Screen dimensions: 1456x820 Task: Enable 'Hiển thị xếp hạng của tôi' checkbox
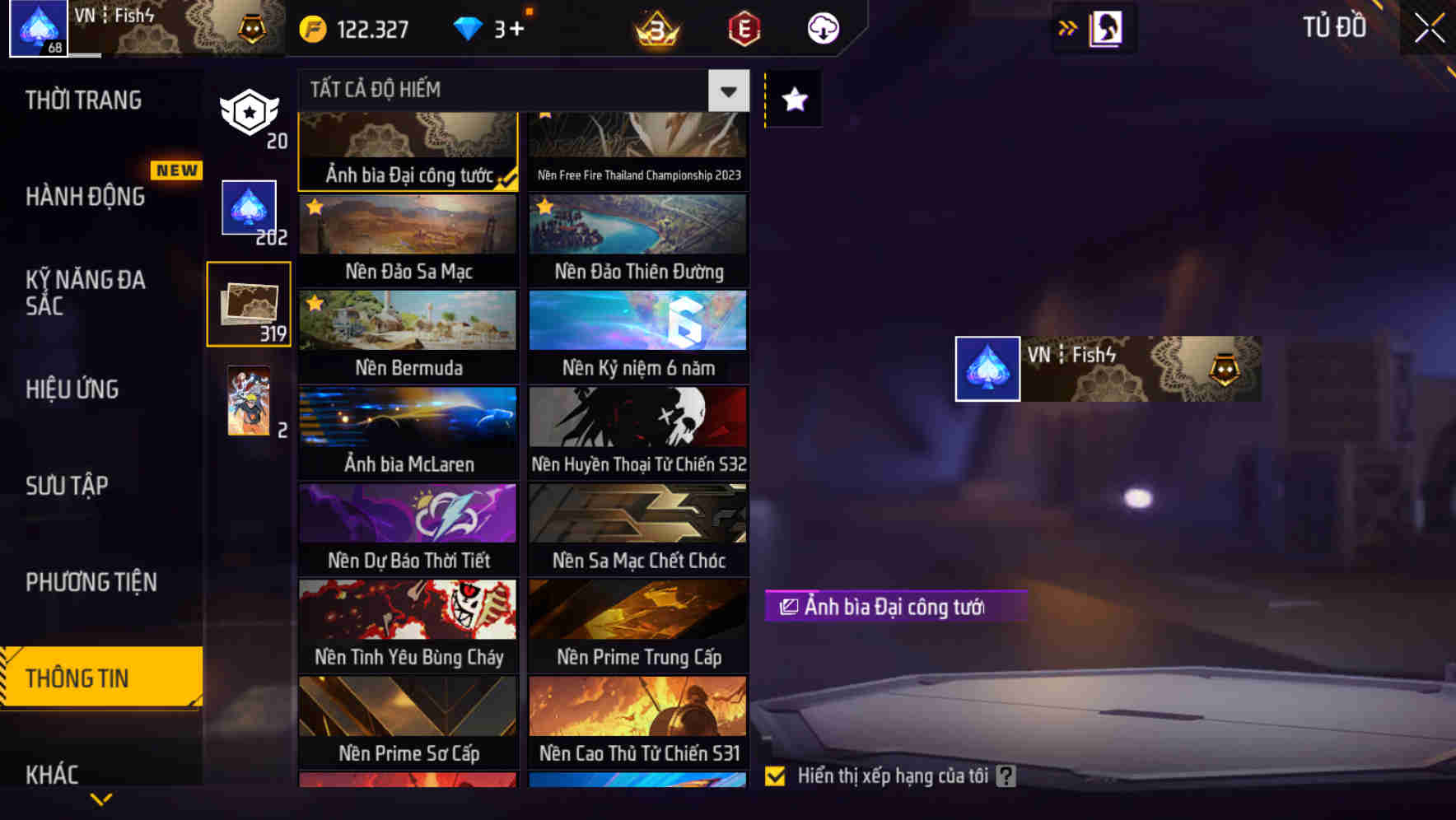(775, 775)
